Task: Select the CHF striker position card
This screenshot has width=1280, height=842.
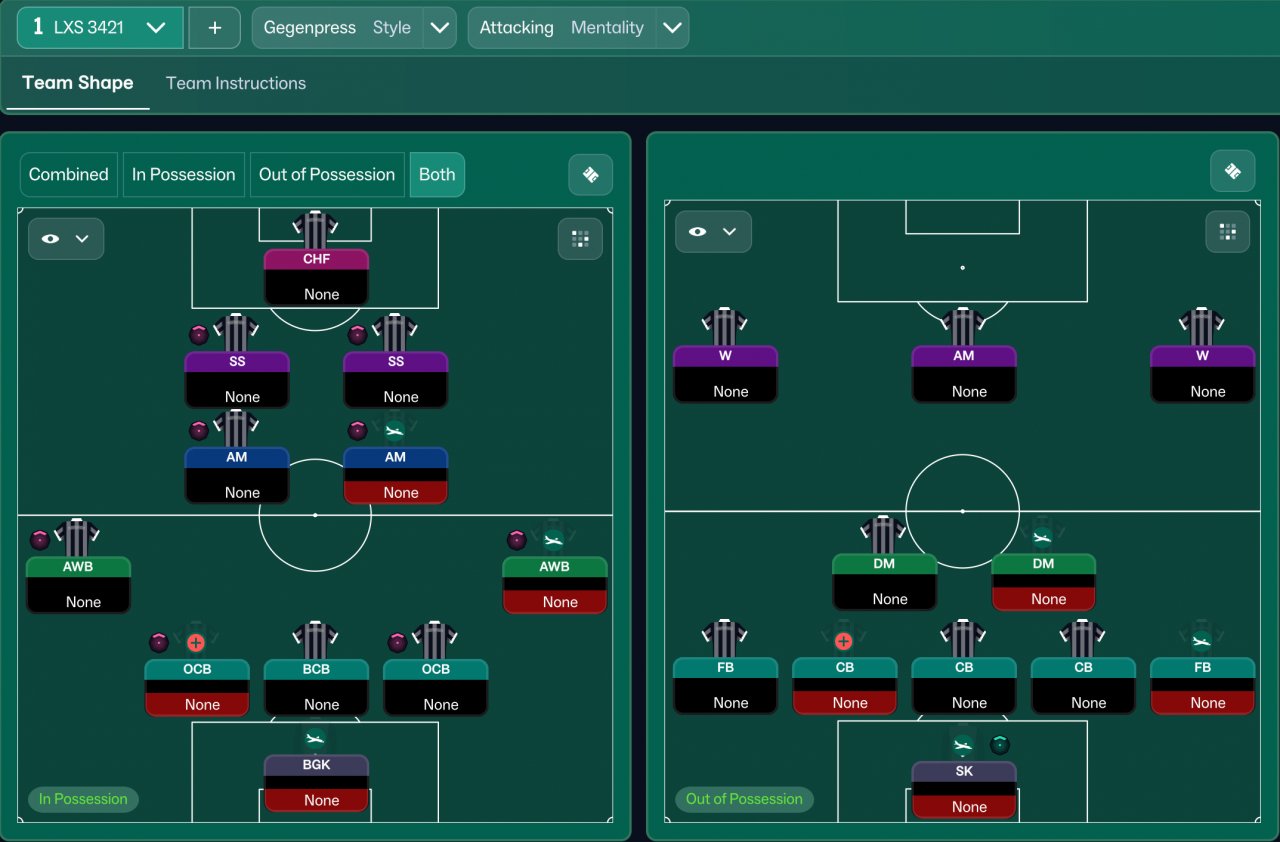Action: (x=316, y=275)
